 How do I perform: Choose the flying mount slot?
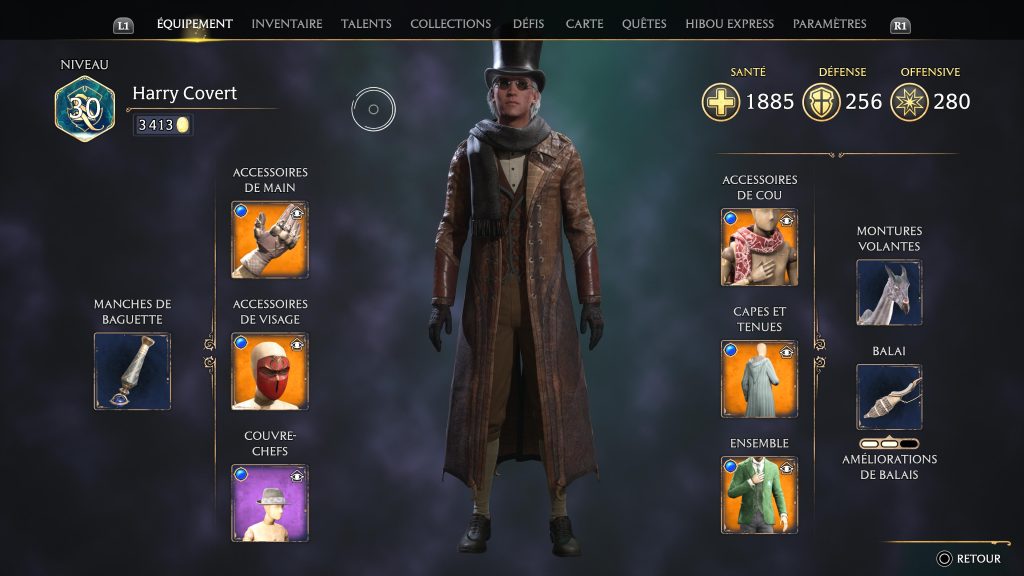pyautogui.click(x=889, y=293)
